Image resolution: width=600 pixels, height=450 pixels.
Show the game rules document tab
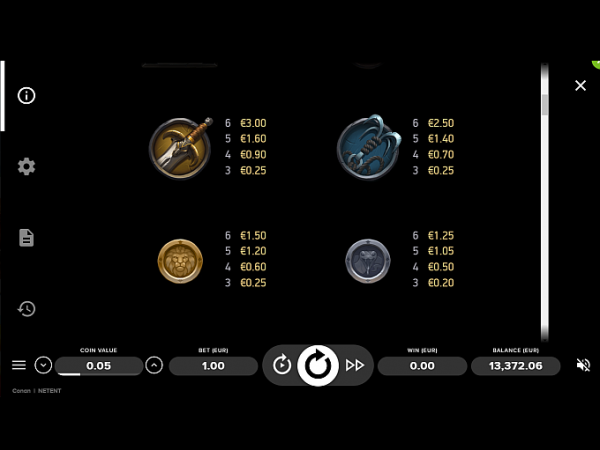[x=27, y=238]
